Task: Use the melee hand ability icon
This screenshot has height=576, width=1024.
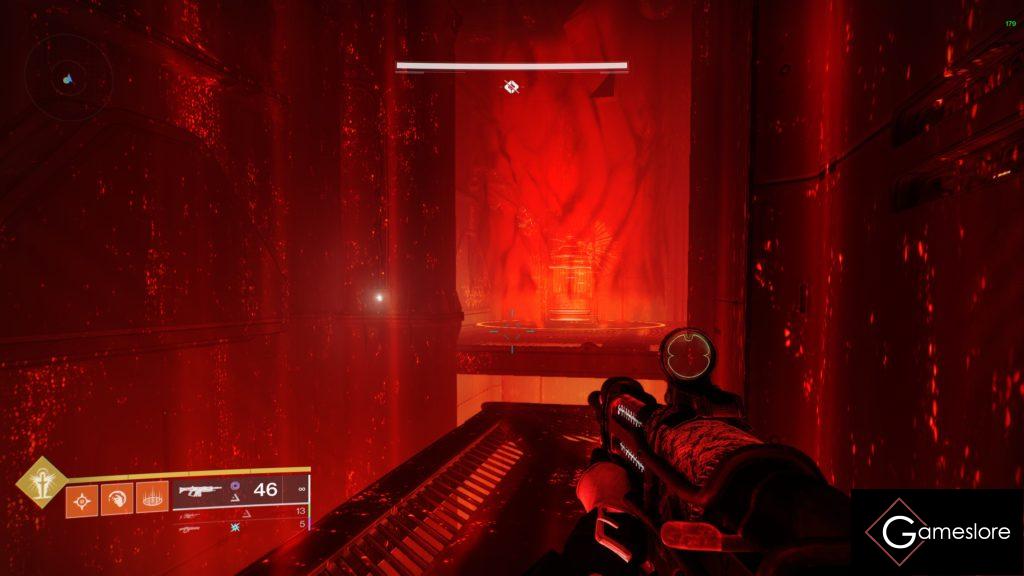Action: (x=116, y=500)
